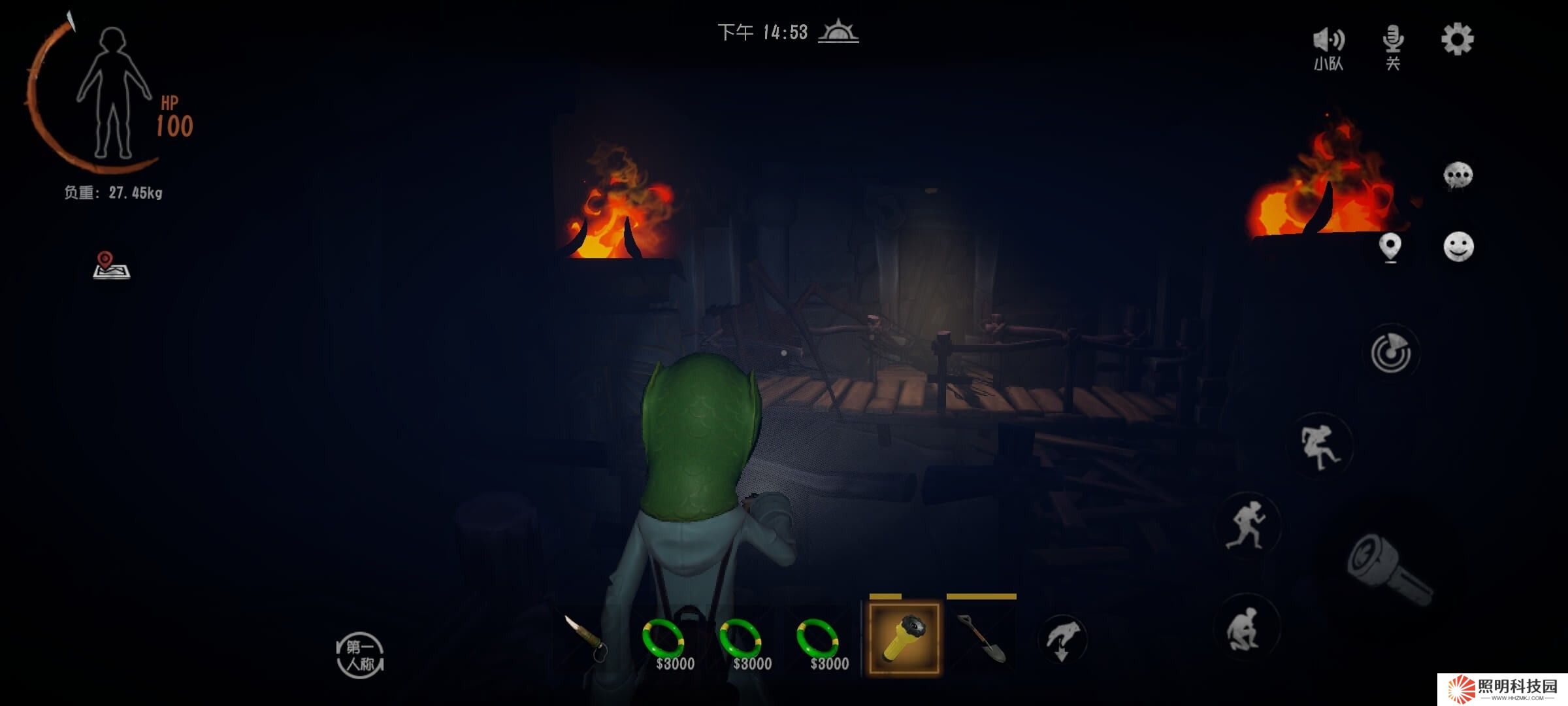Tap the running figure sprint button
The image size is (1568, 706).
pyautogui.click(x=1247, y=524)
